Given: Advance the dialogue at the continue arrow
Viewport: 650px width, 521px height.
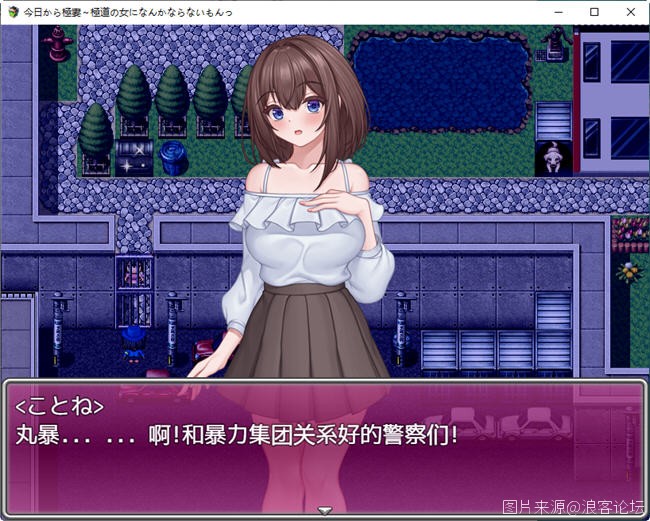Looking at the screenshot, I should tap(324, 510).
